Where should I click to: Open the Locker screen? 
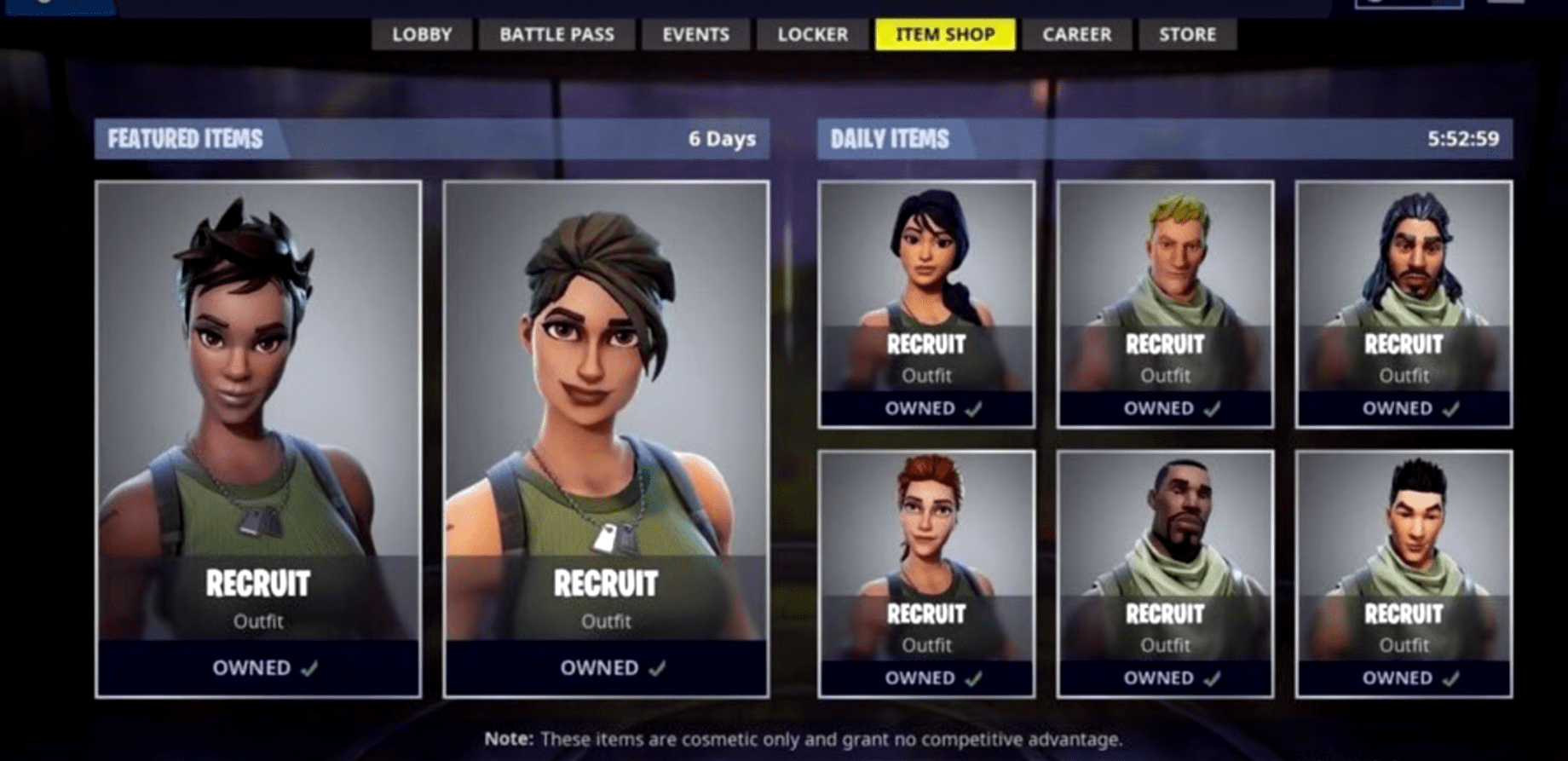[810, 34]
